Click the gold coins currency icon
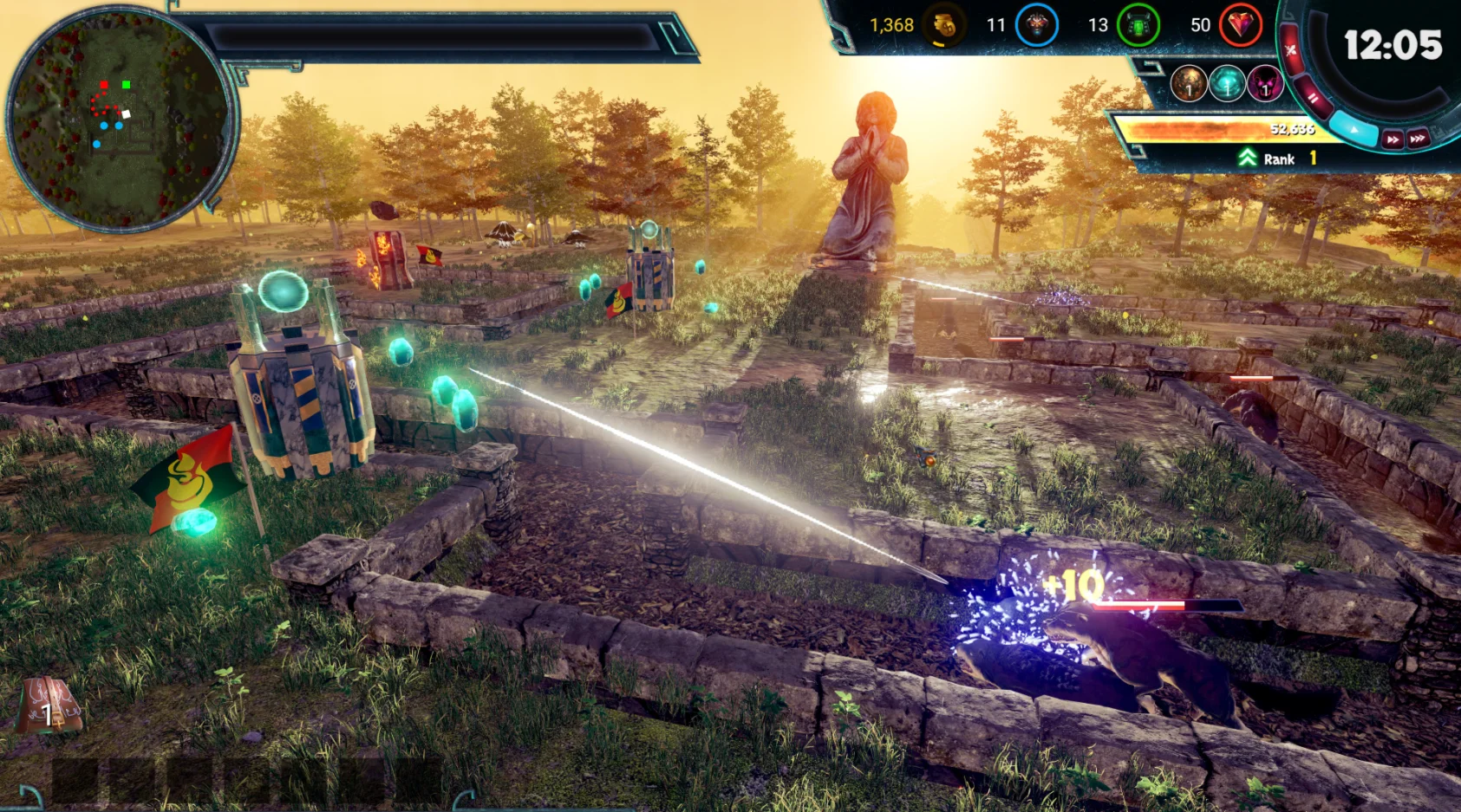Image resolution: width=1461 pixels, height=812 pixels. pos(944,25)
